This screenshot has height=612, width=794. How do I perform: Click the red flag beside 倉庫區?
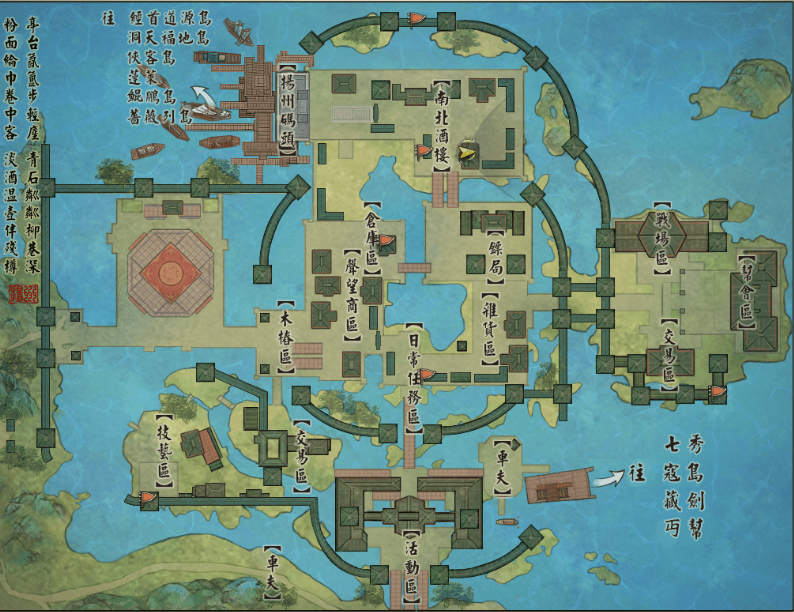[388, 240]
